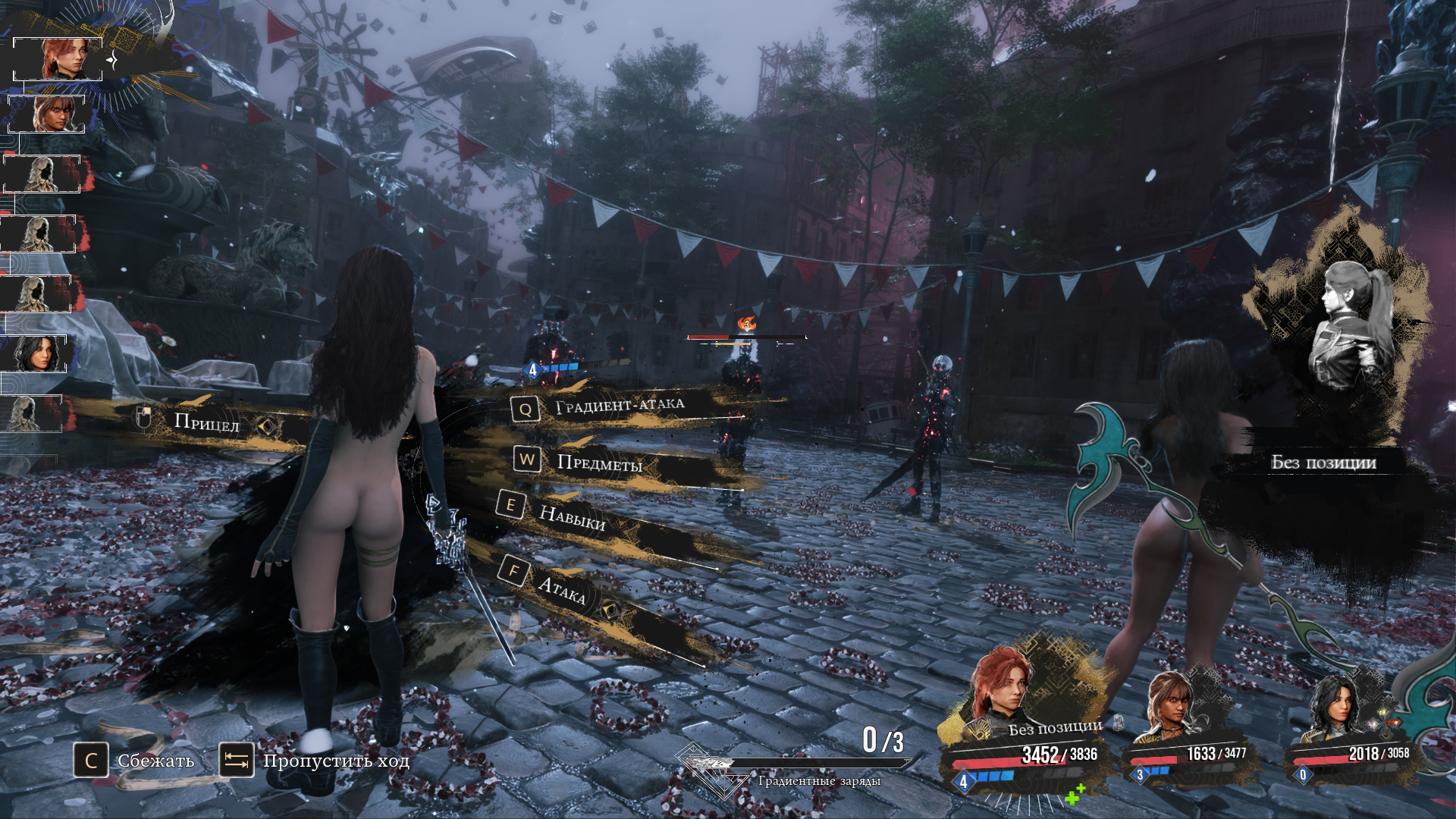Open the Навыки skills list
1456x819 pixels.
coord(572,517)
